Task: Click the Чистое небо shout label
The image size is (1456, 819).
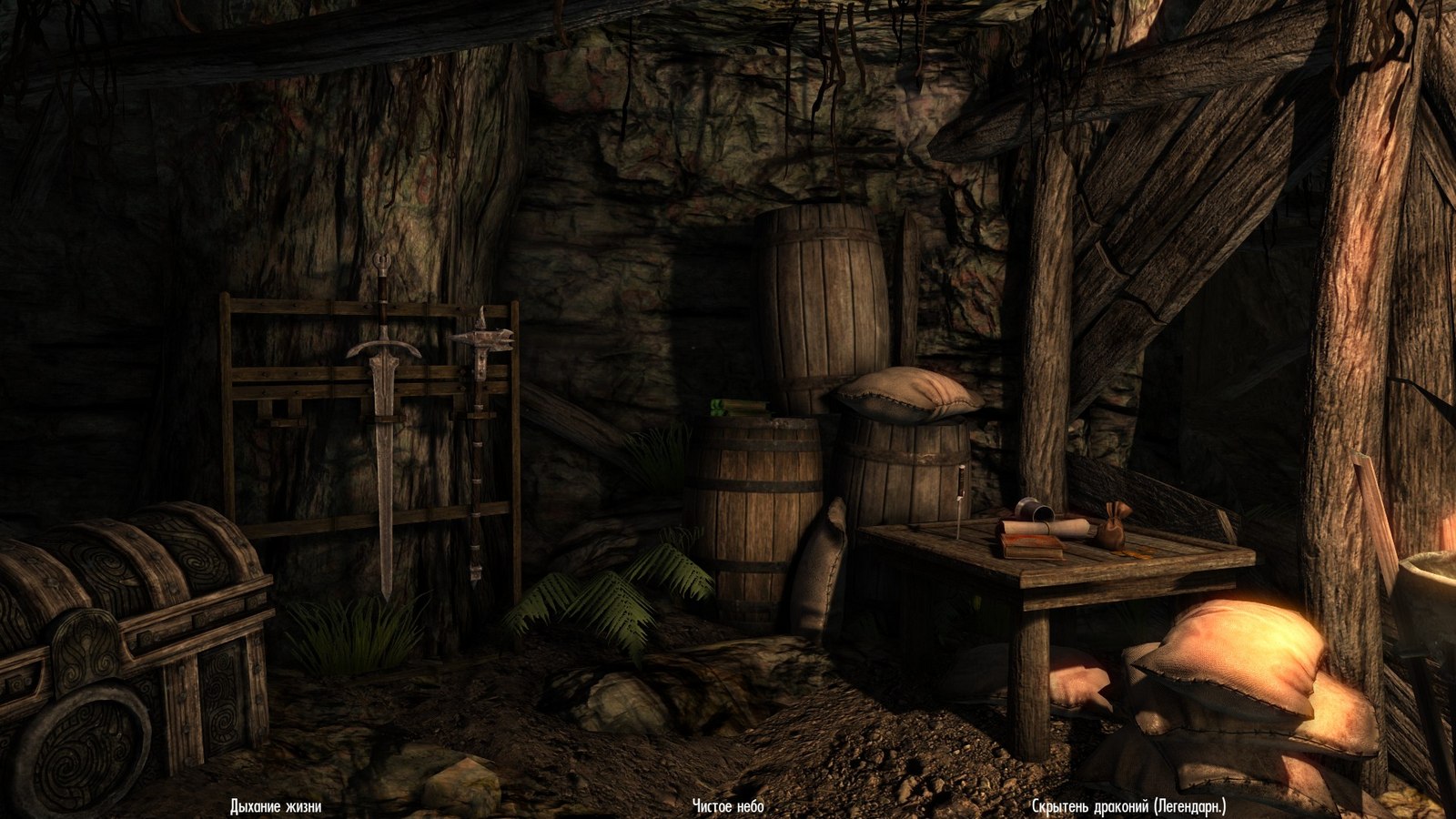Action: (728, 806)
